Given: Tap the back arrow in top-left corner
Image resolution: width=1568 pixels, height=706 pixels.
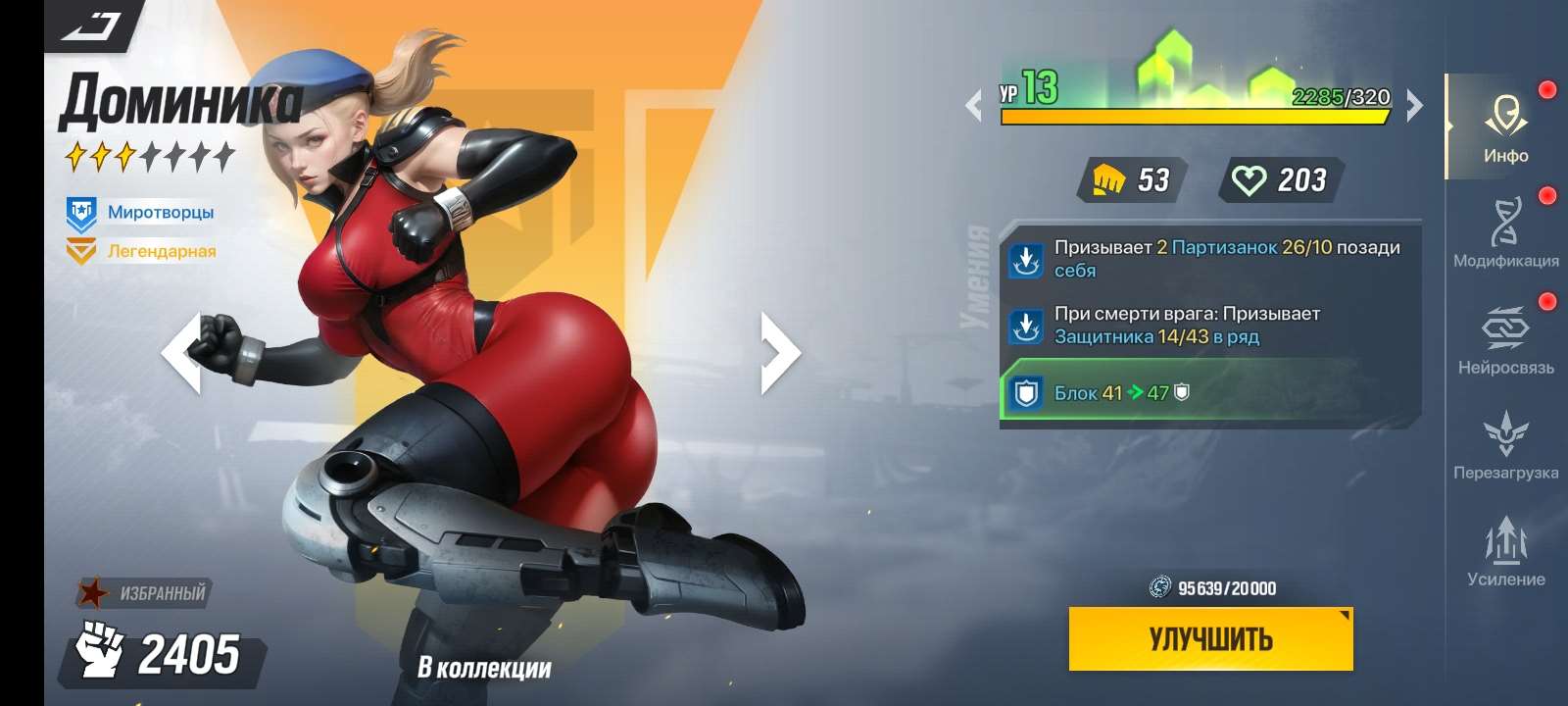Looking at the screenshot, I should (x=90, y=25).
